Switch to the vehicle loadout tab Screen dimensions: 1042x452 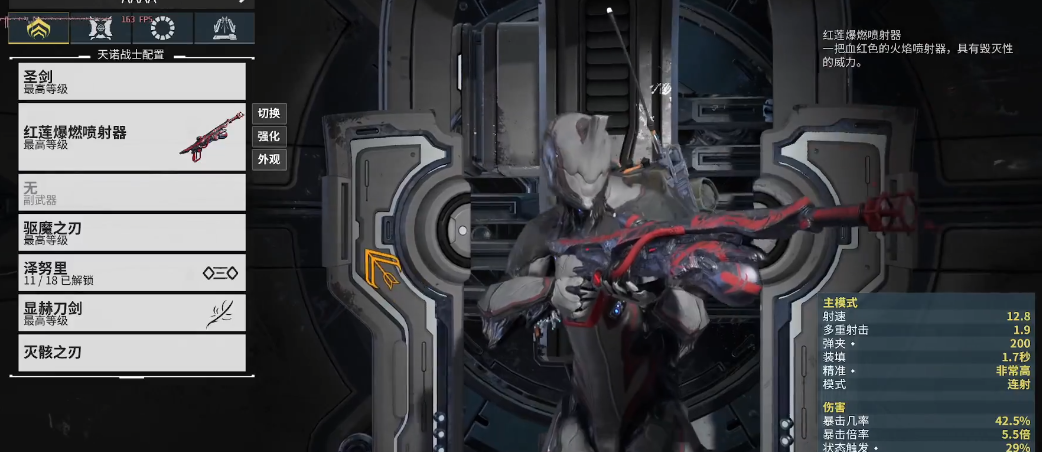click(x=100, y=28)
